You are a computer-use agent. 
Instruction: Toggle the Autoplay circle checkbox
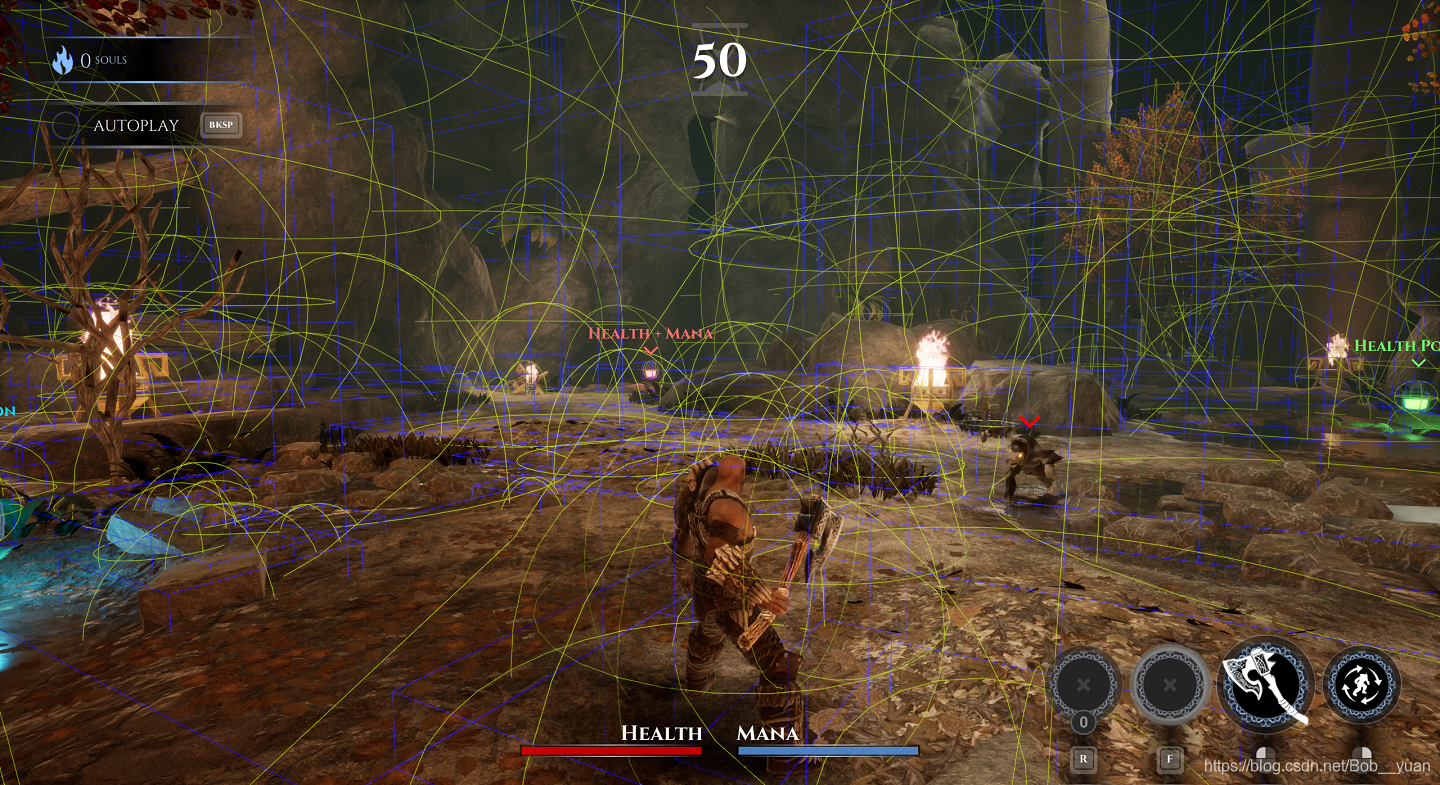tap(66, 126)
